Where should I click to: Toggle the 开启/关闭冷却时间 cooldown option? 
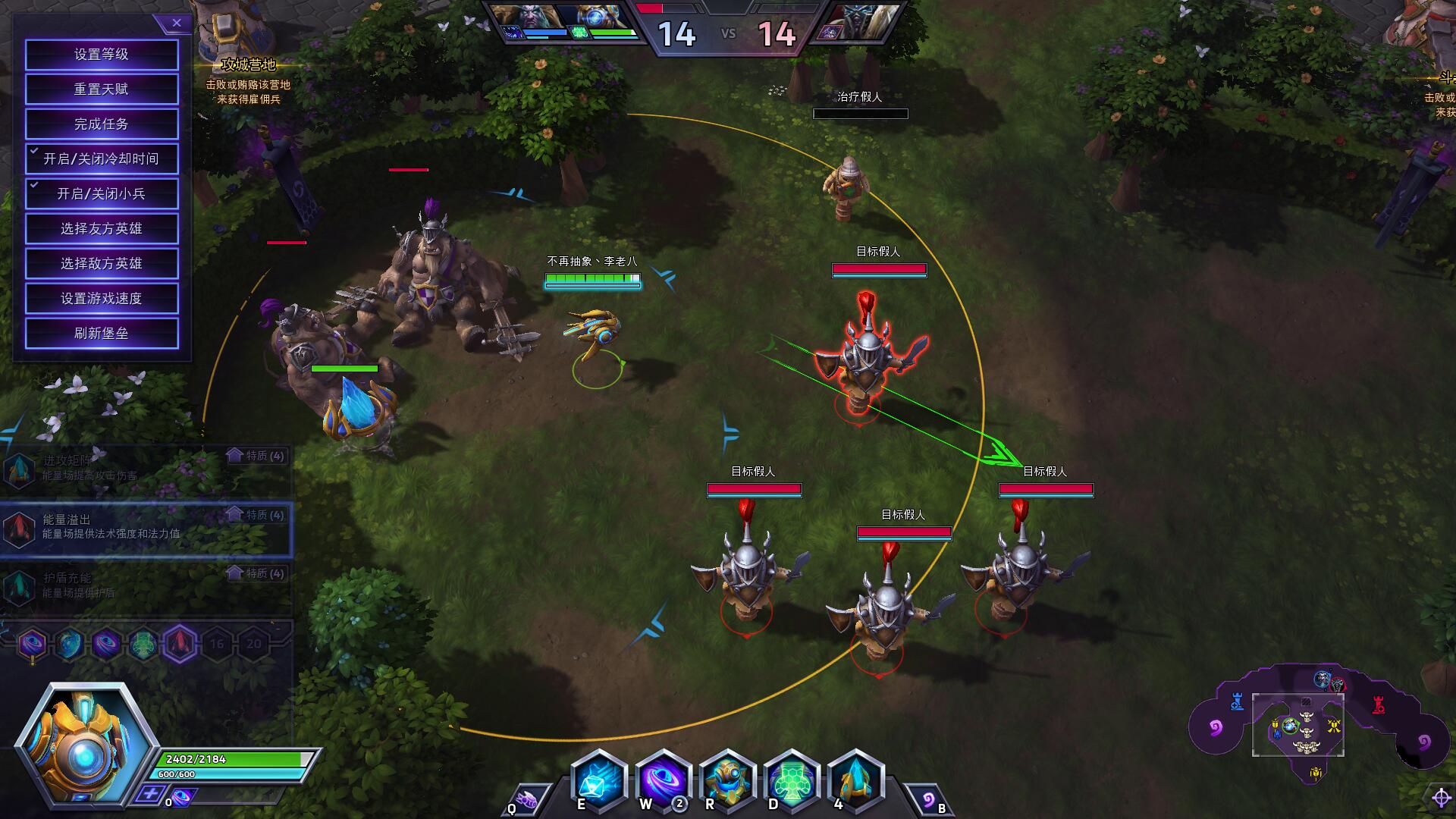[102, 159]
